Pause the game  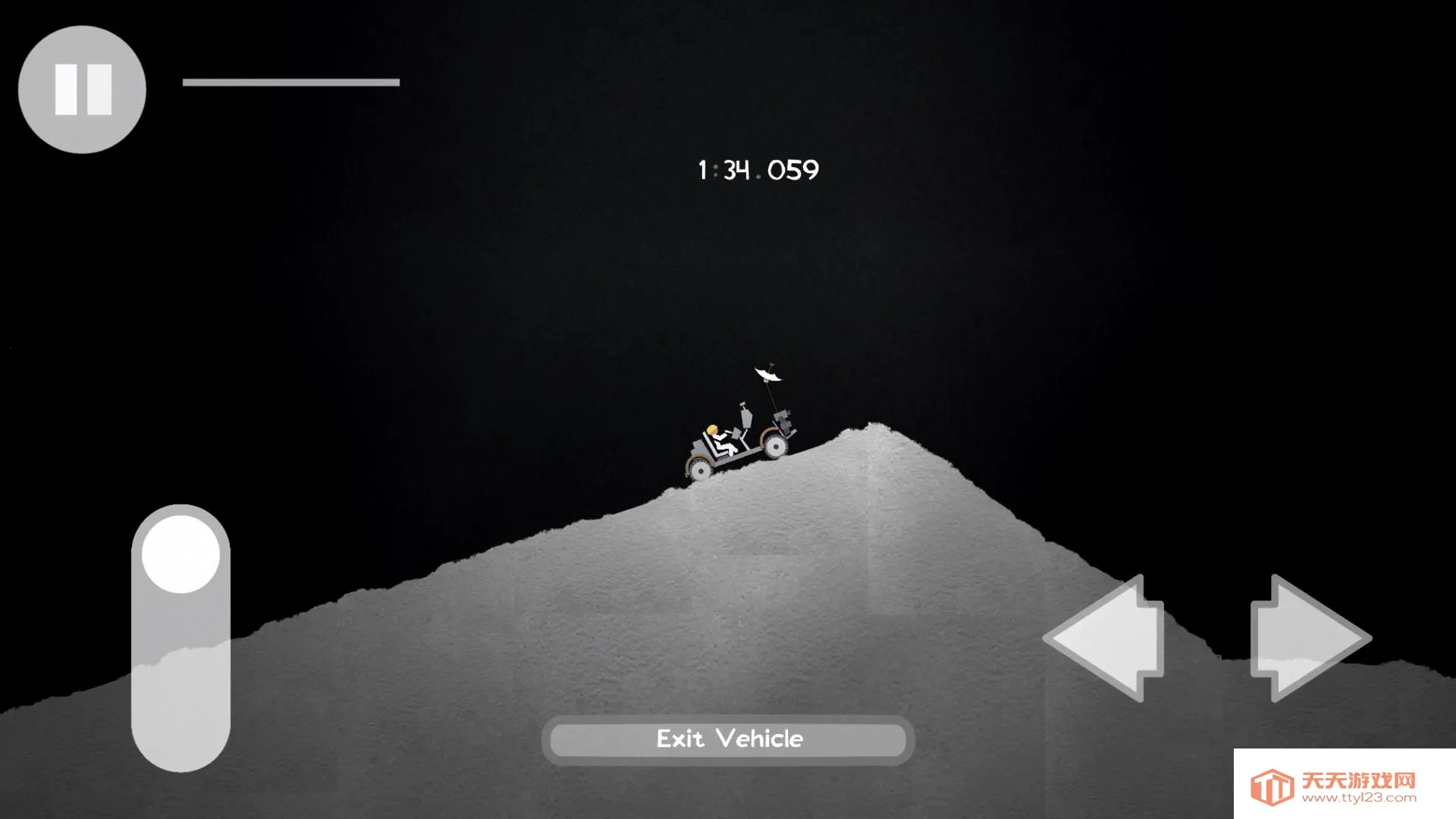tap(81, 89)
